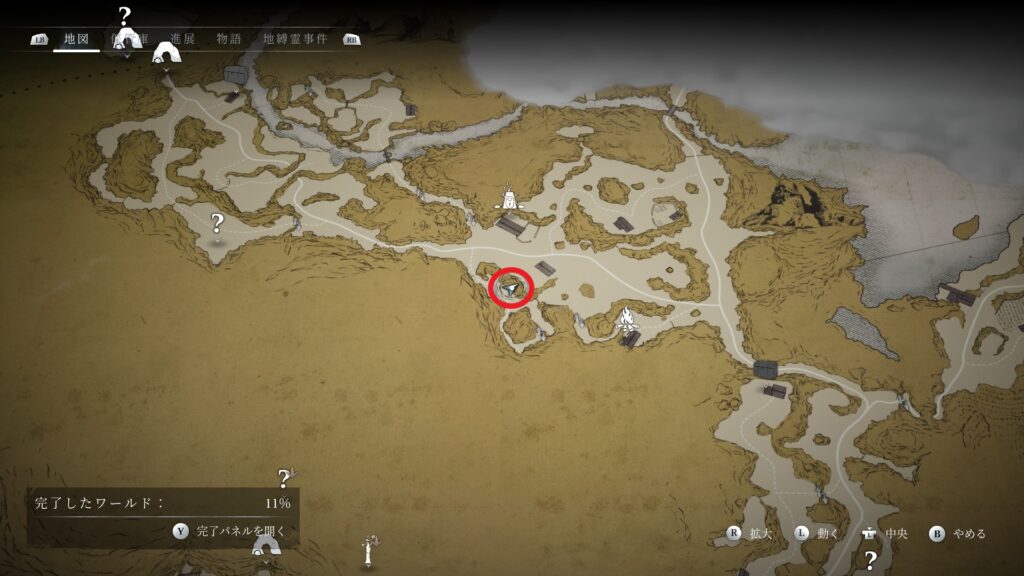Switch to the 地図 map tab
Viewport: 1024px width, 576px height.
click(76, 39)
